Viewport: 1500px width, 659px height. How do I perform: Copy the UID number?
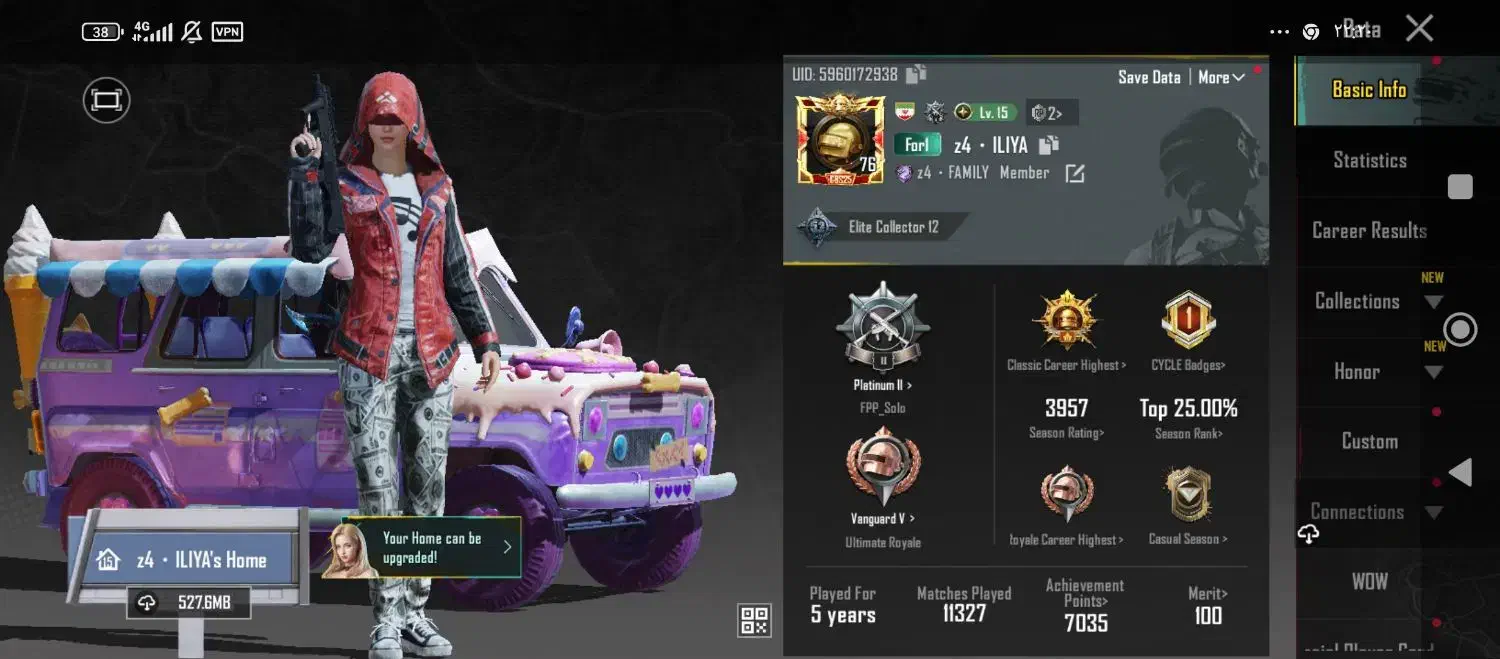[916, 74]
